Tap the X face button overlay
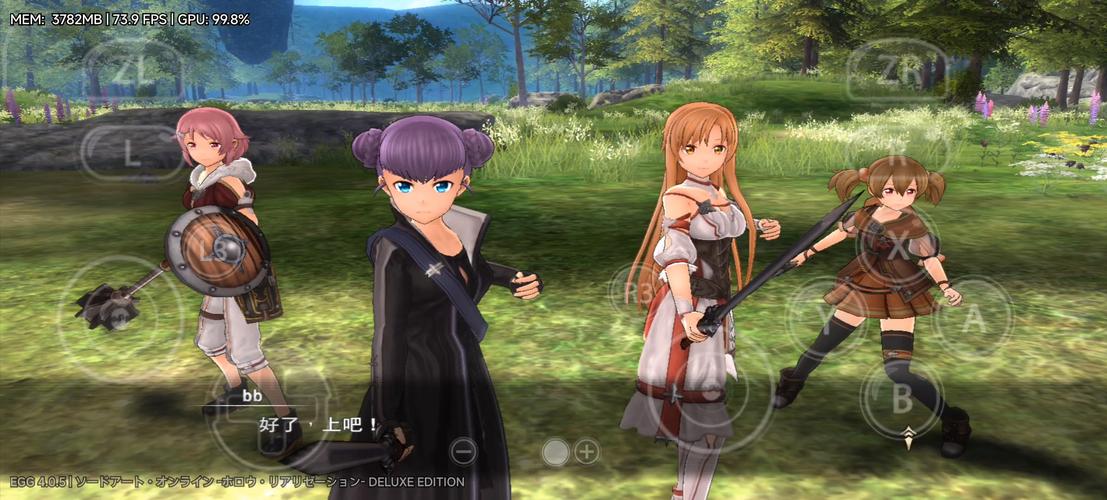This screenshot has width=1107, height=500. point(898,246)
